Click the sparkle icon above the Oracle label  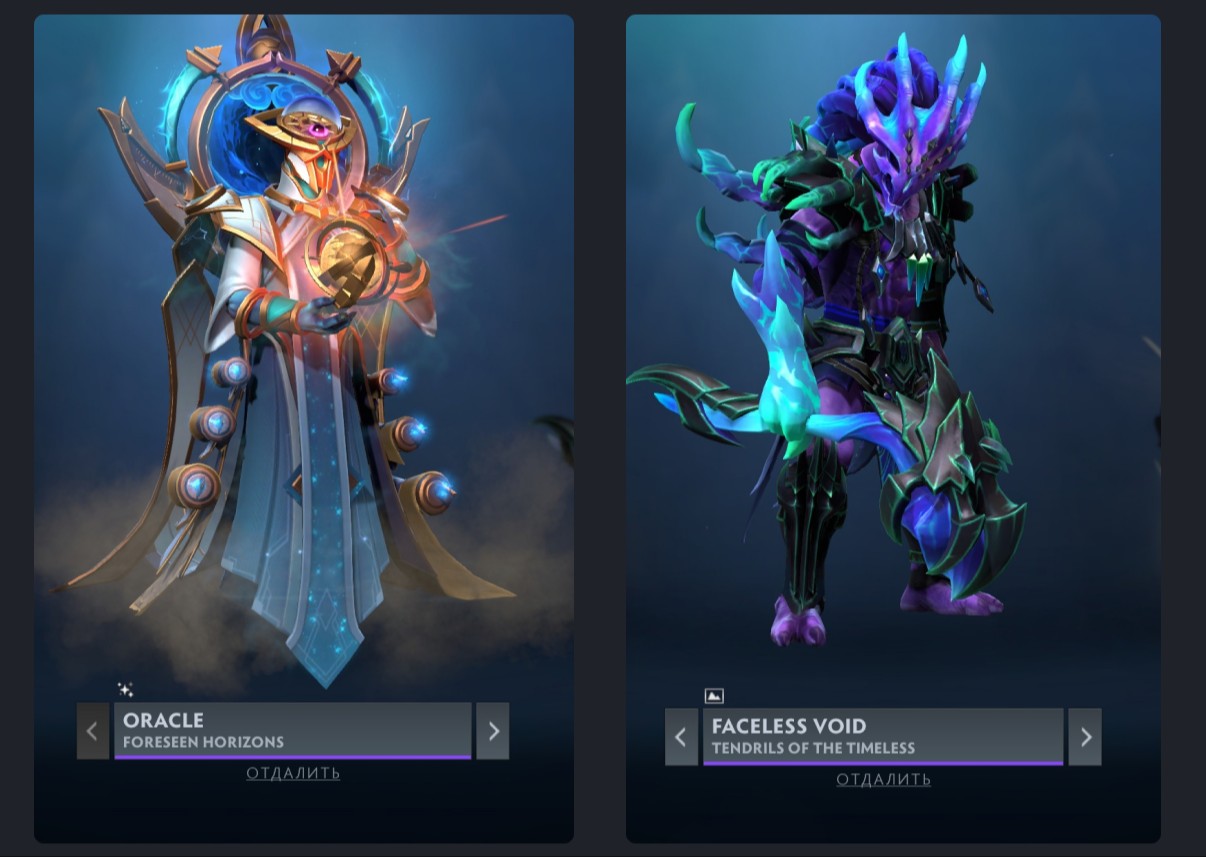click(x=125, y=689)
